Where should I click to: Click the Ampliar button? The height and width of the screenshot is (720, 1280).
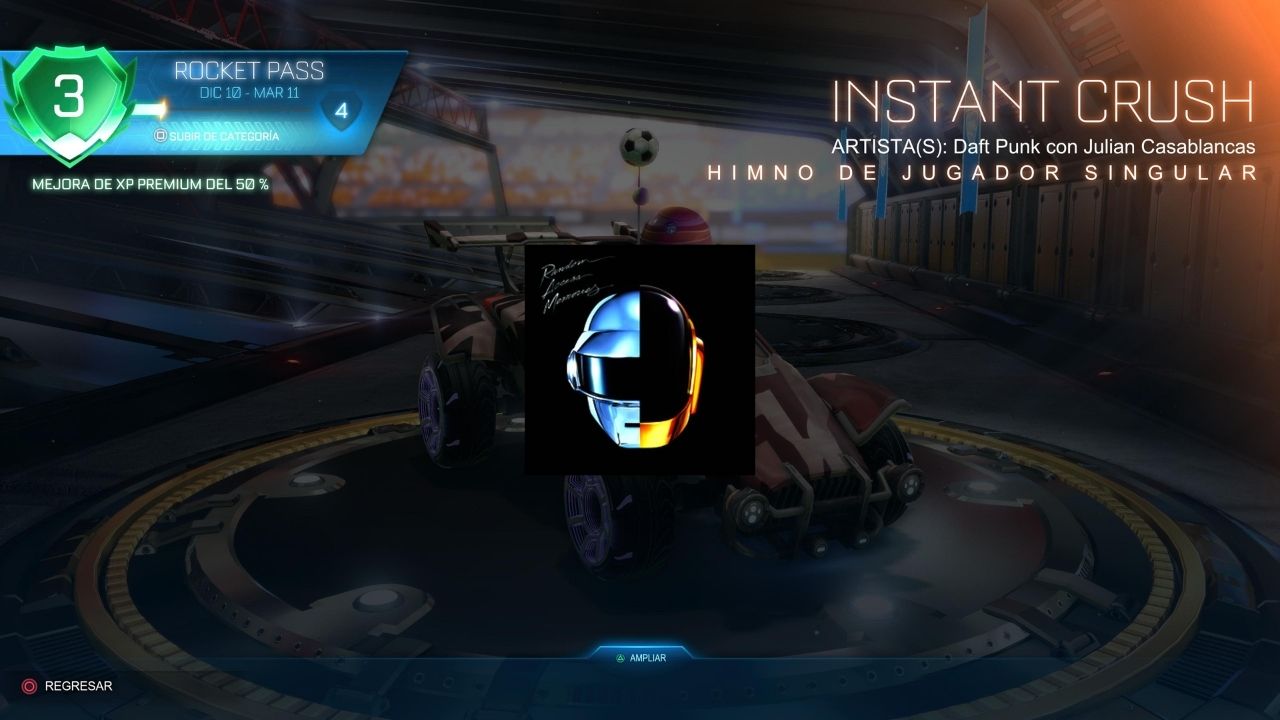point(640,658)
